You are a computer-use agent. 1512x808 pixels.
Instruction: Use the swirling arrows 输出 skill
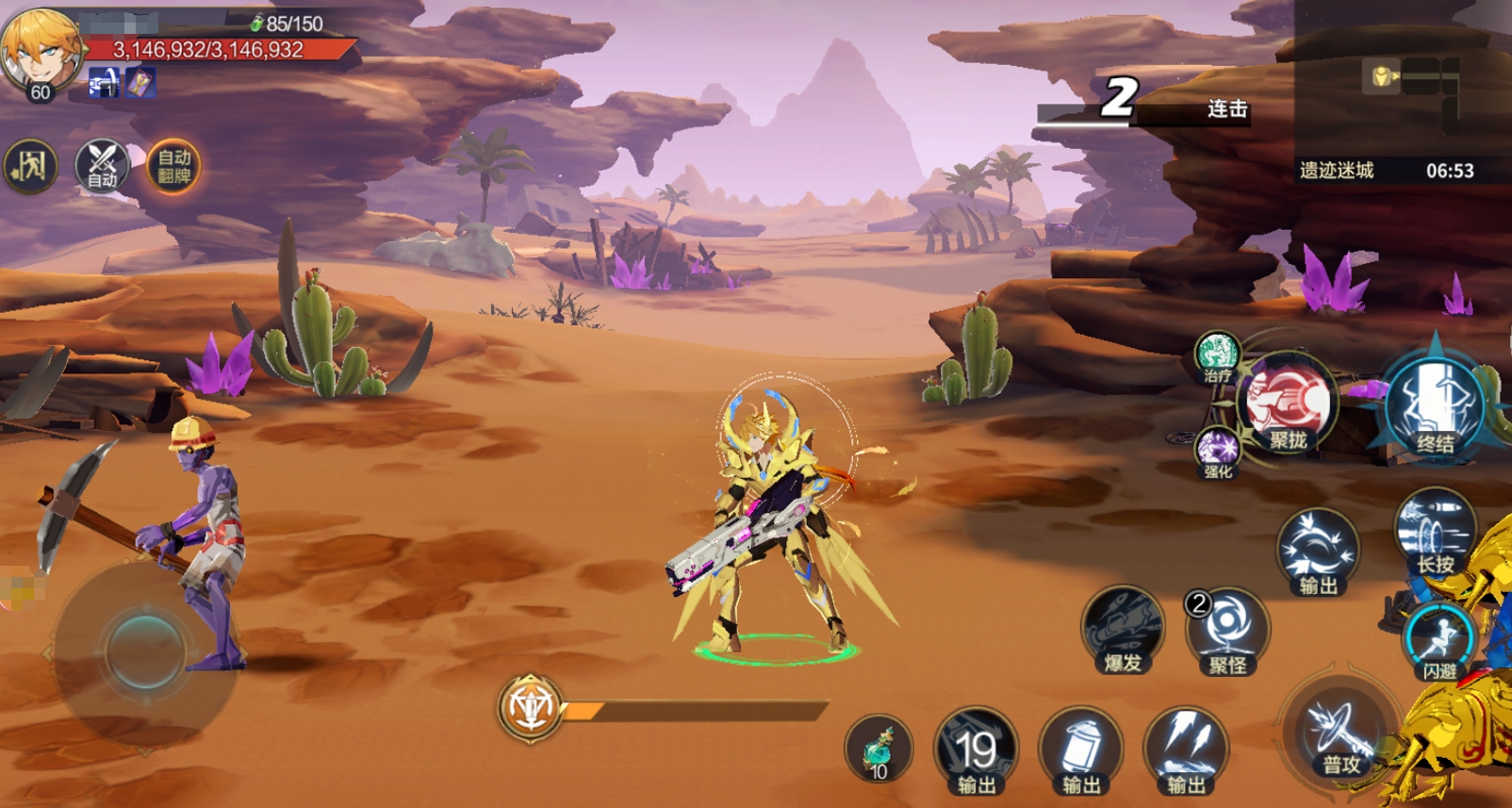click(1318, 552)
